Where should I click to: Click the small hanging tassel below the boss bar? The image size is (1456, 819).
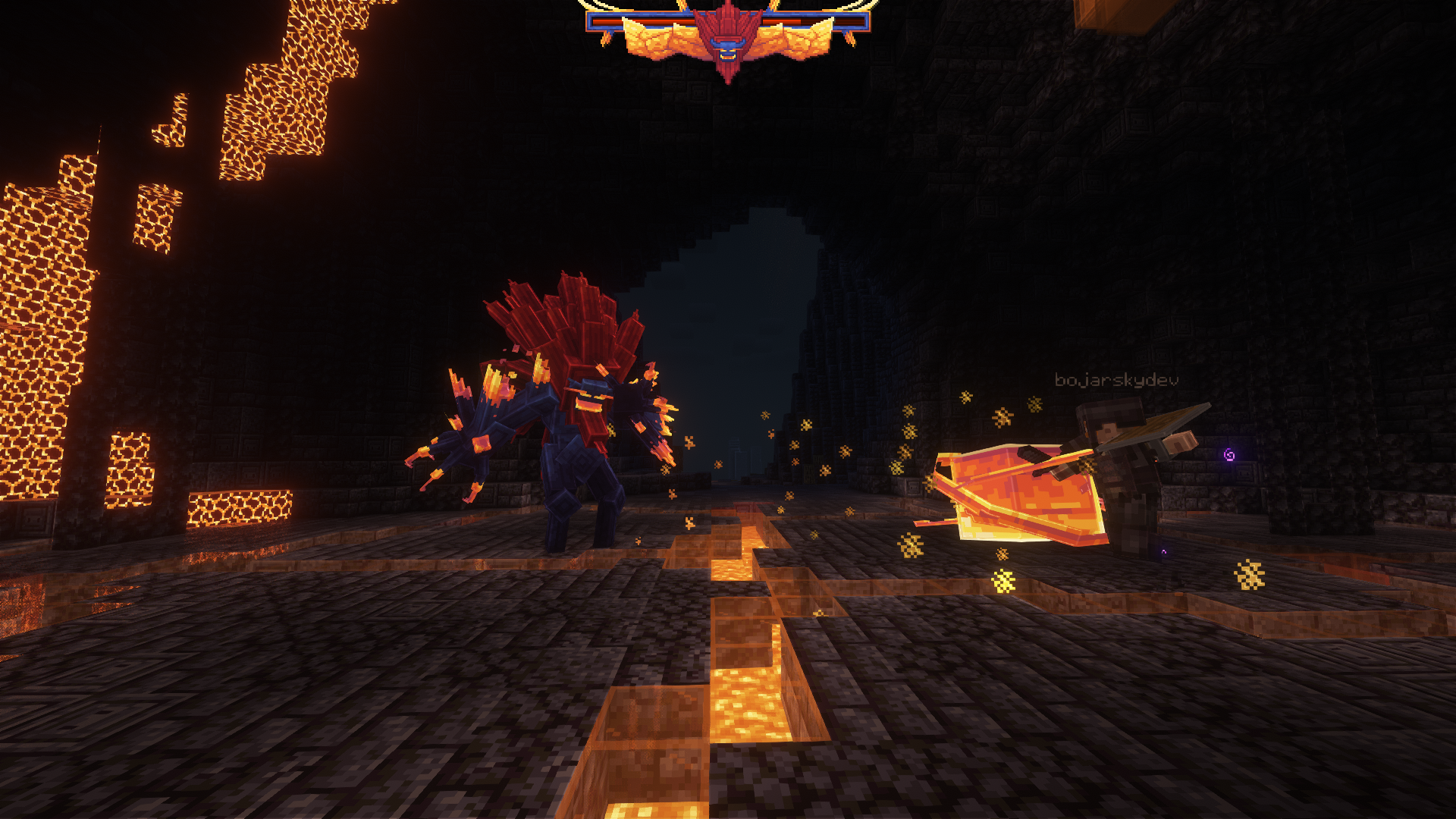(x=605, y=36)
